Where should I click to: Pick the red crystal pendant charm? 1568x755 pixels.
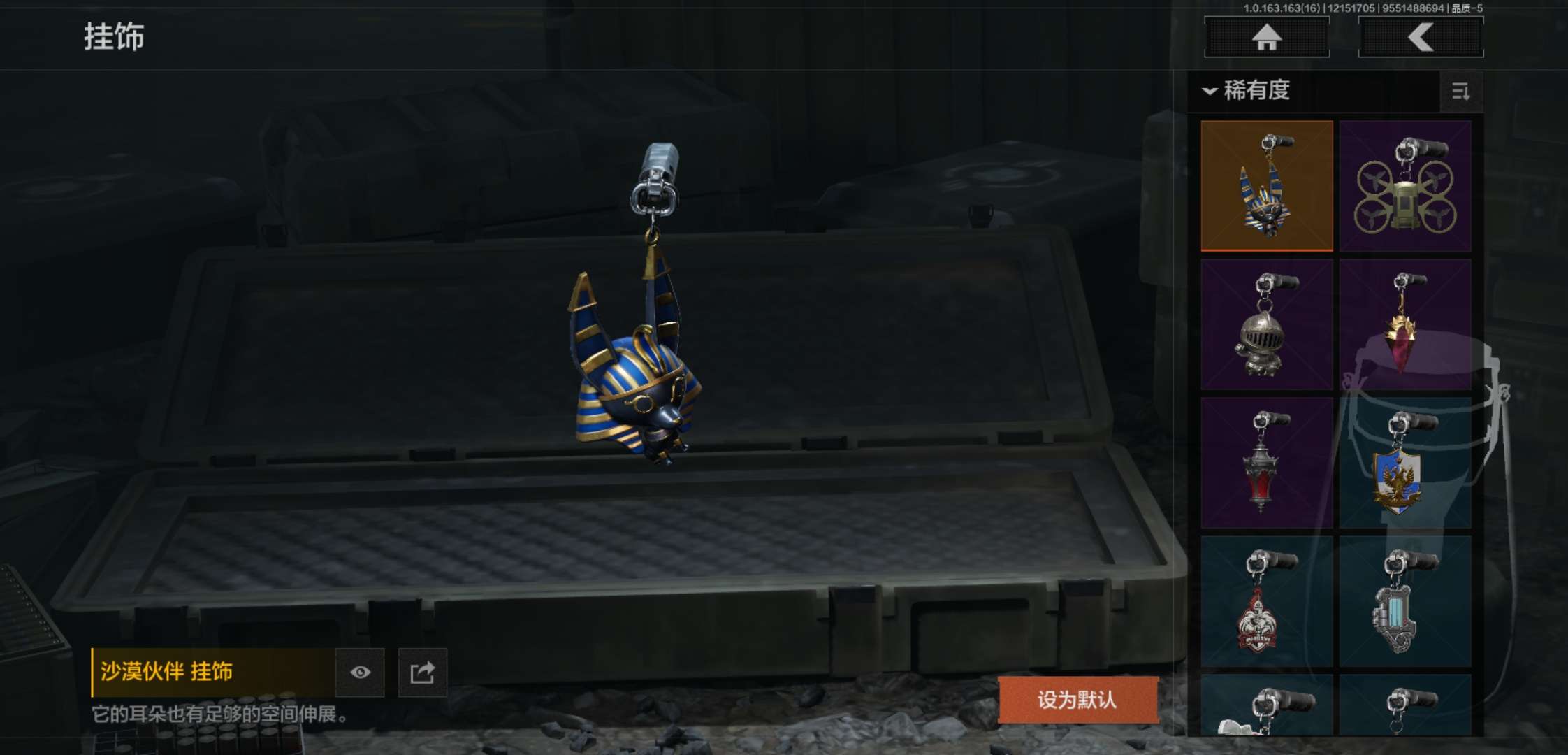click(x=1405, y=324)
